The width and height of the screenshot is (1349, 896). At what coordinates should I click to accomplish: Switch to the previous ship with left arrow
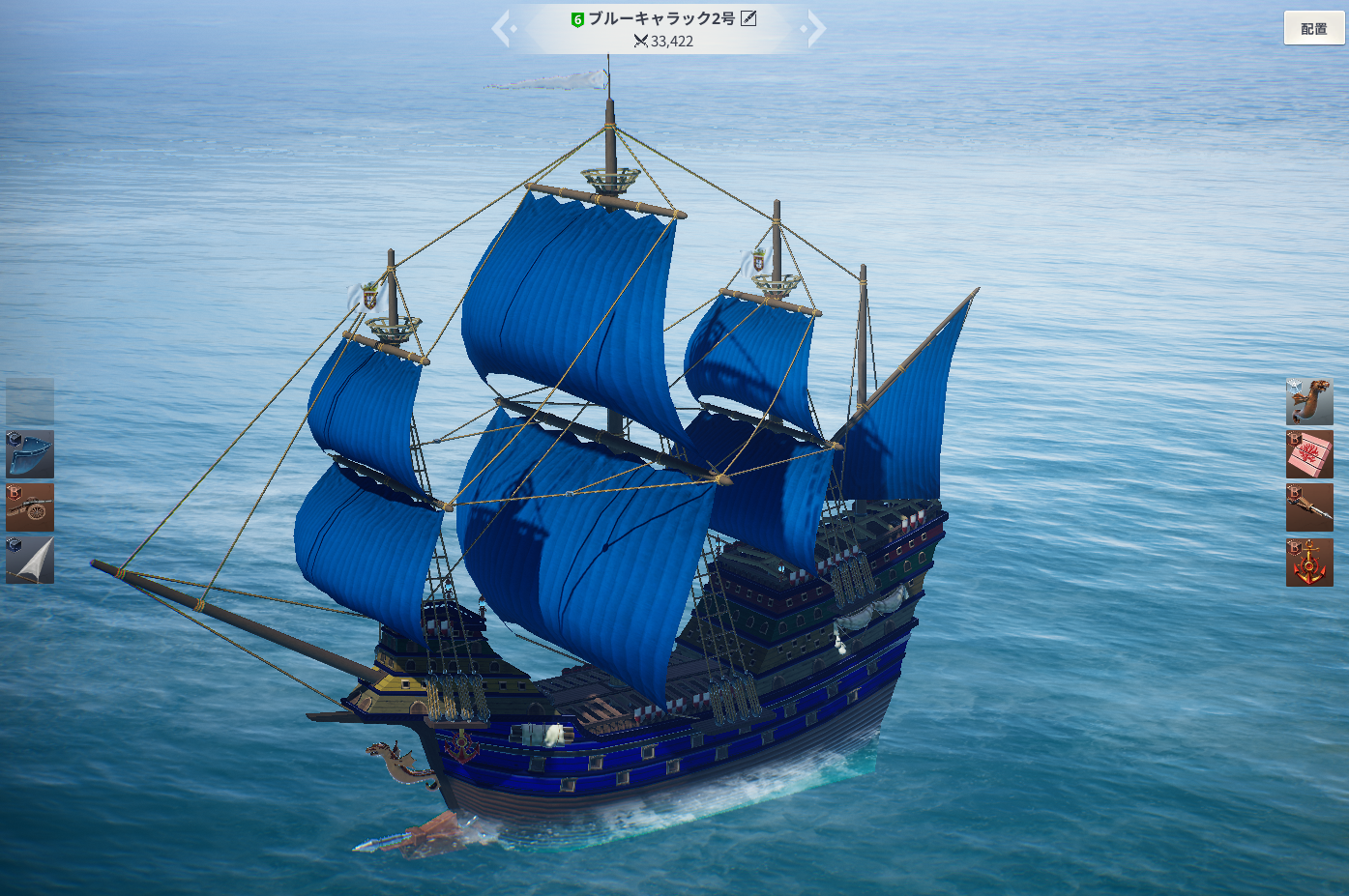click(502, 29)
